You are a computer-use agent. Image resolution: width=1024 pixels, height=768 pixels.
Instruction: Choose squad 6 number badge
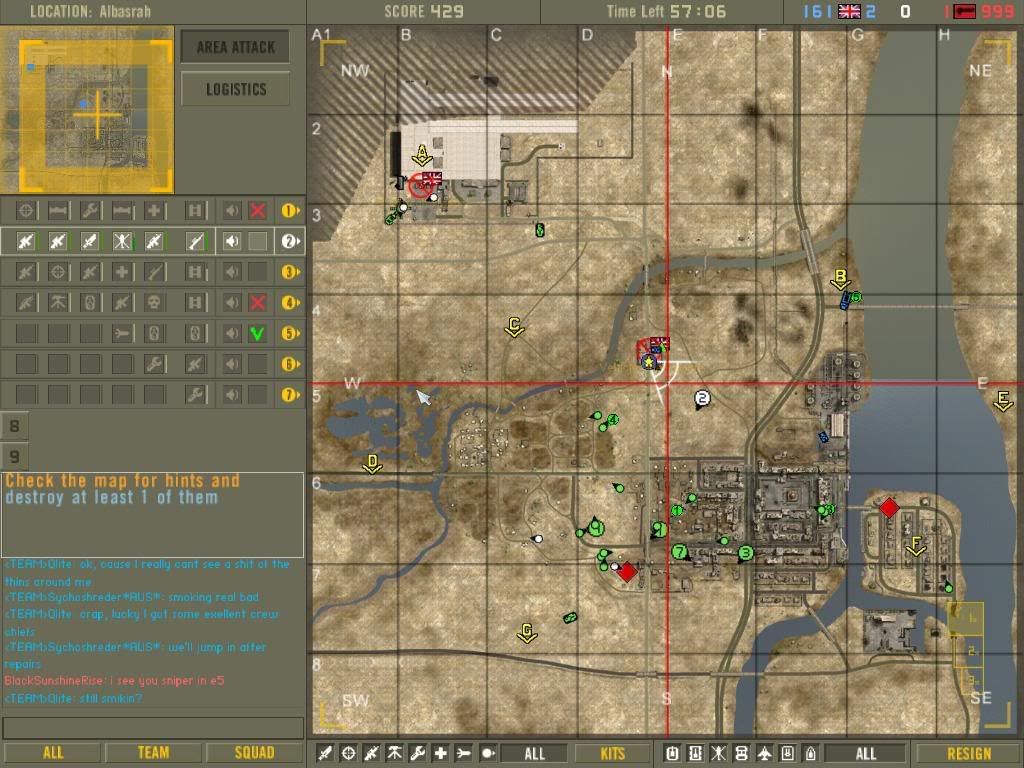290,365
